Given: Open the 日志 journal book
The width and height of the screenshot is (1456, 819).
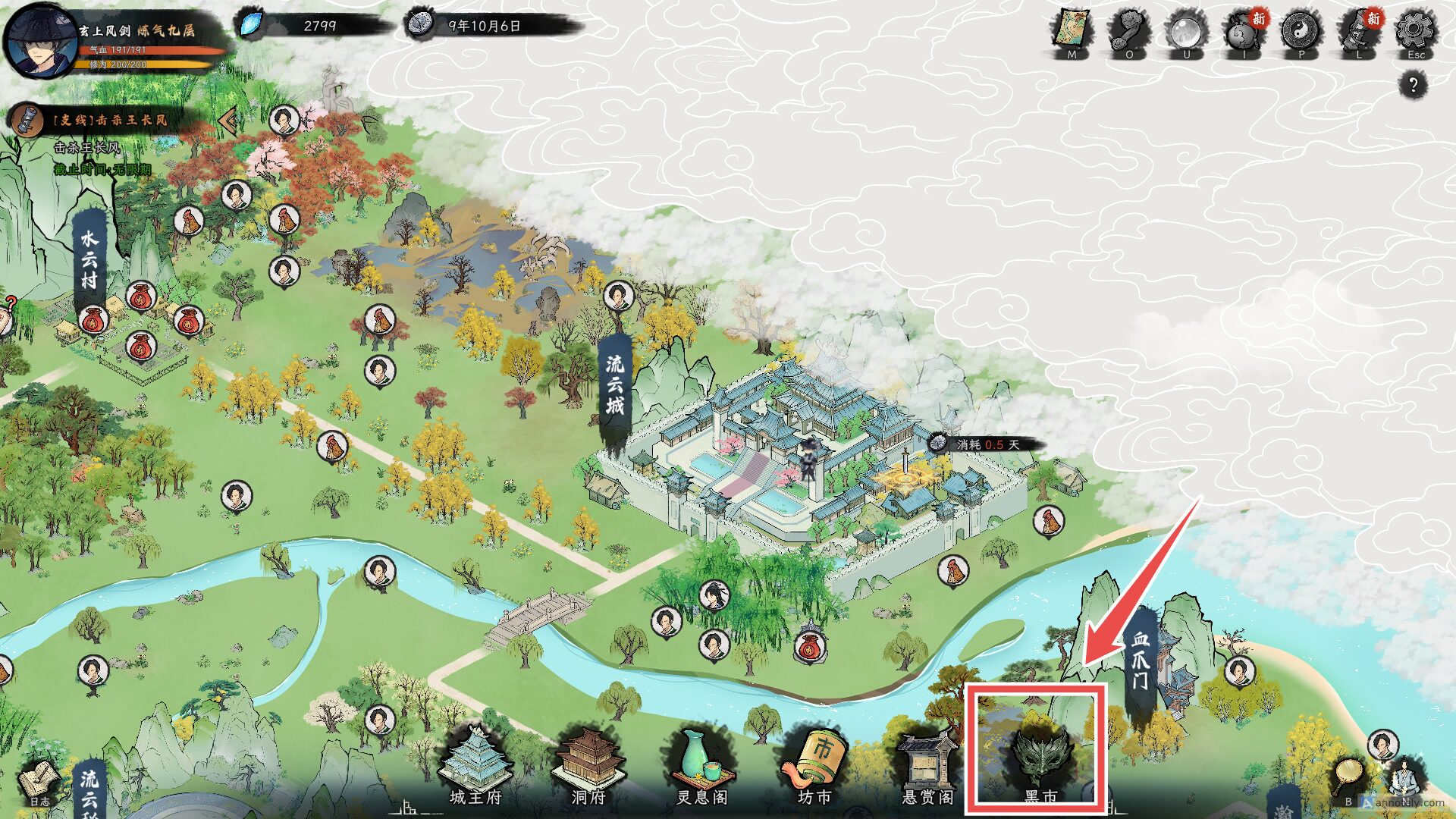Looking at the screenshot, I should point(39,783).
